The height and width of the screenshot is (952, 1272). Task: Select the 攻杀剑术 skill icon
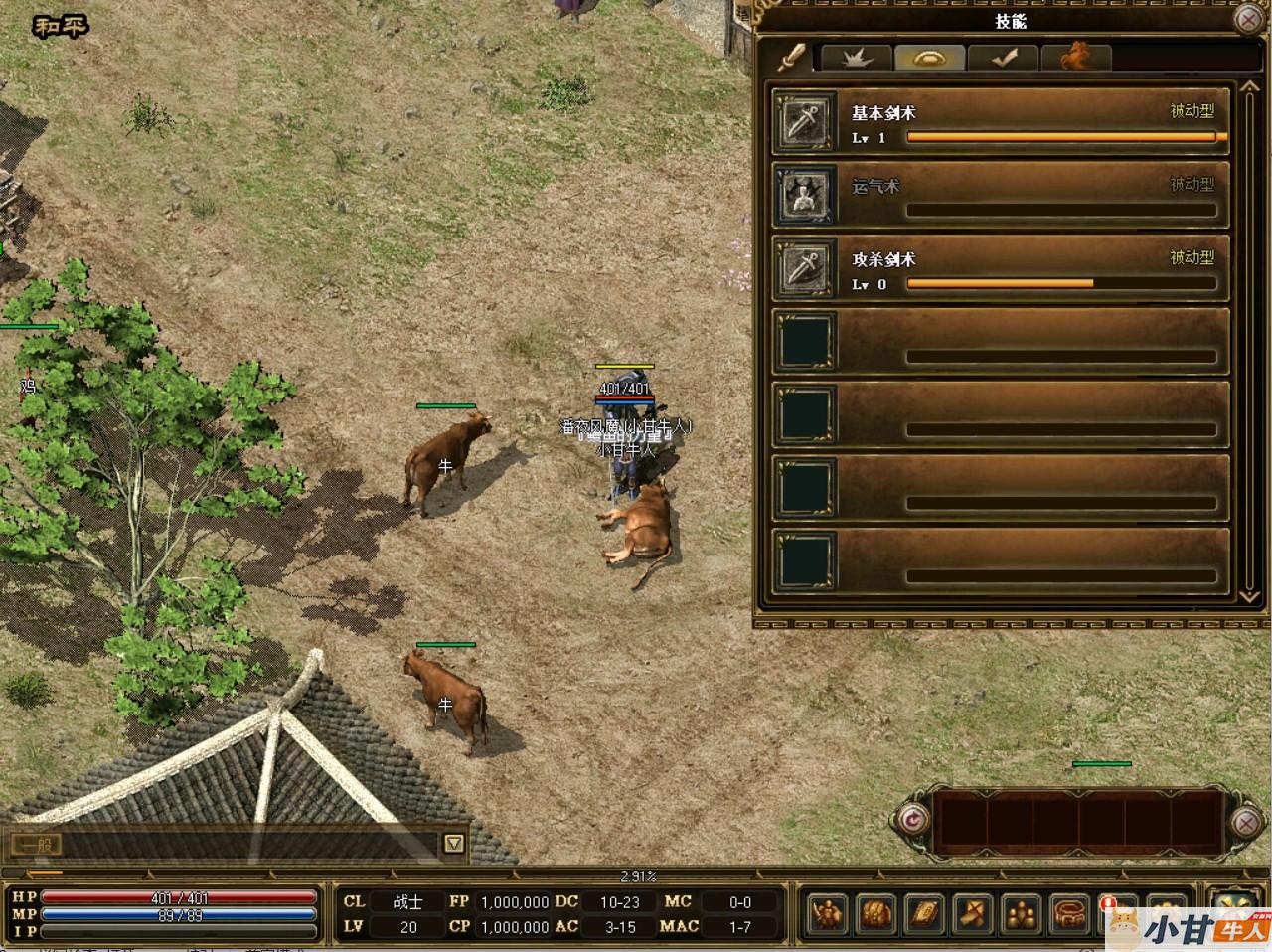pos(804,269)
